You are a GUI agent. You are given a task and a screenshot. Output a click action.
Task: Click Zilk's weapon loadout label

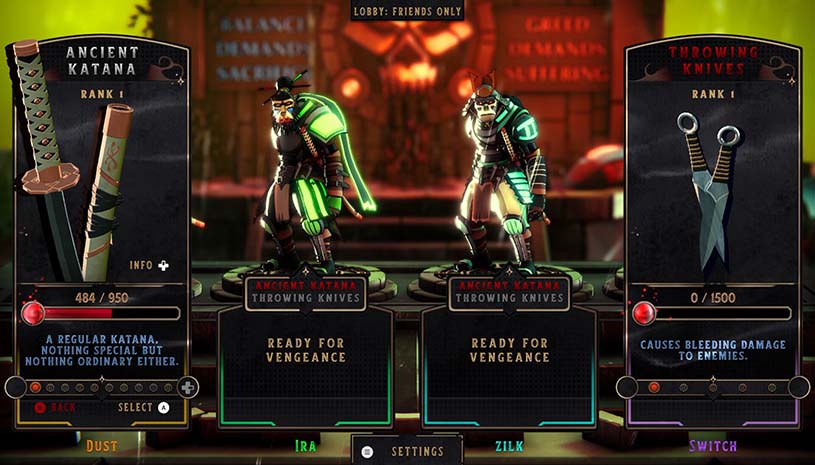pos(509,291)
